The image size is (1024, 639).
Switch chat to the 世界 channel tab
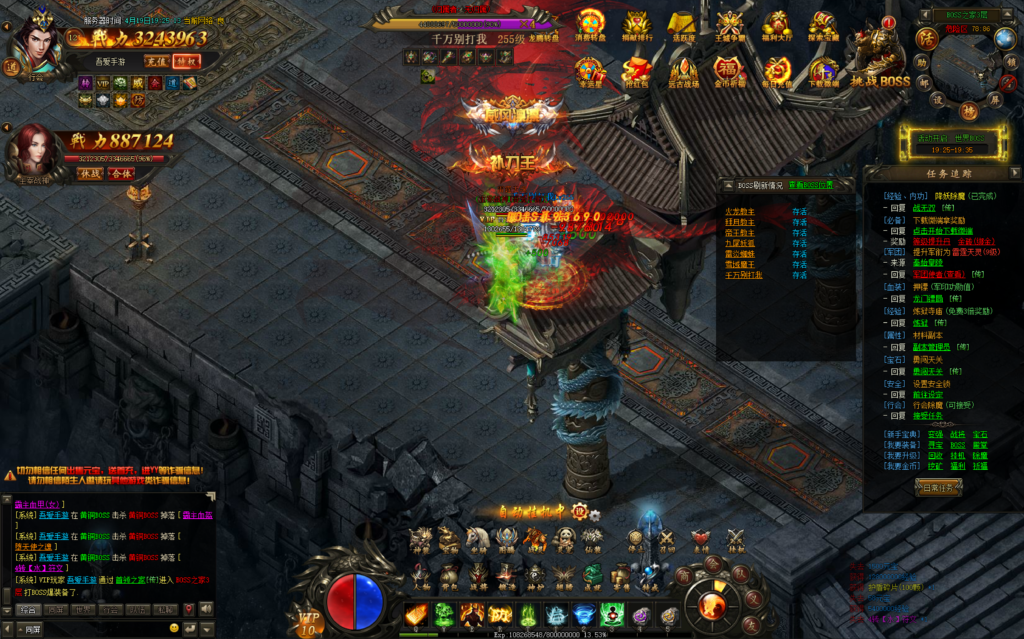(83, 609)
